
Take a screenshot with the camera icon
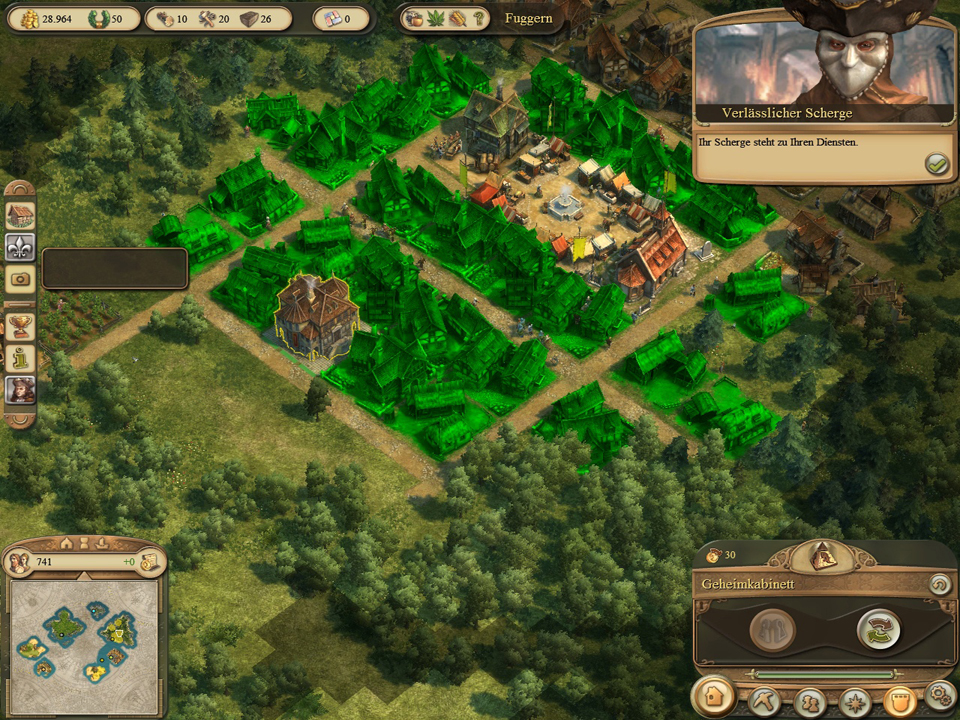pyautogui.click(x=21, y=279)
